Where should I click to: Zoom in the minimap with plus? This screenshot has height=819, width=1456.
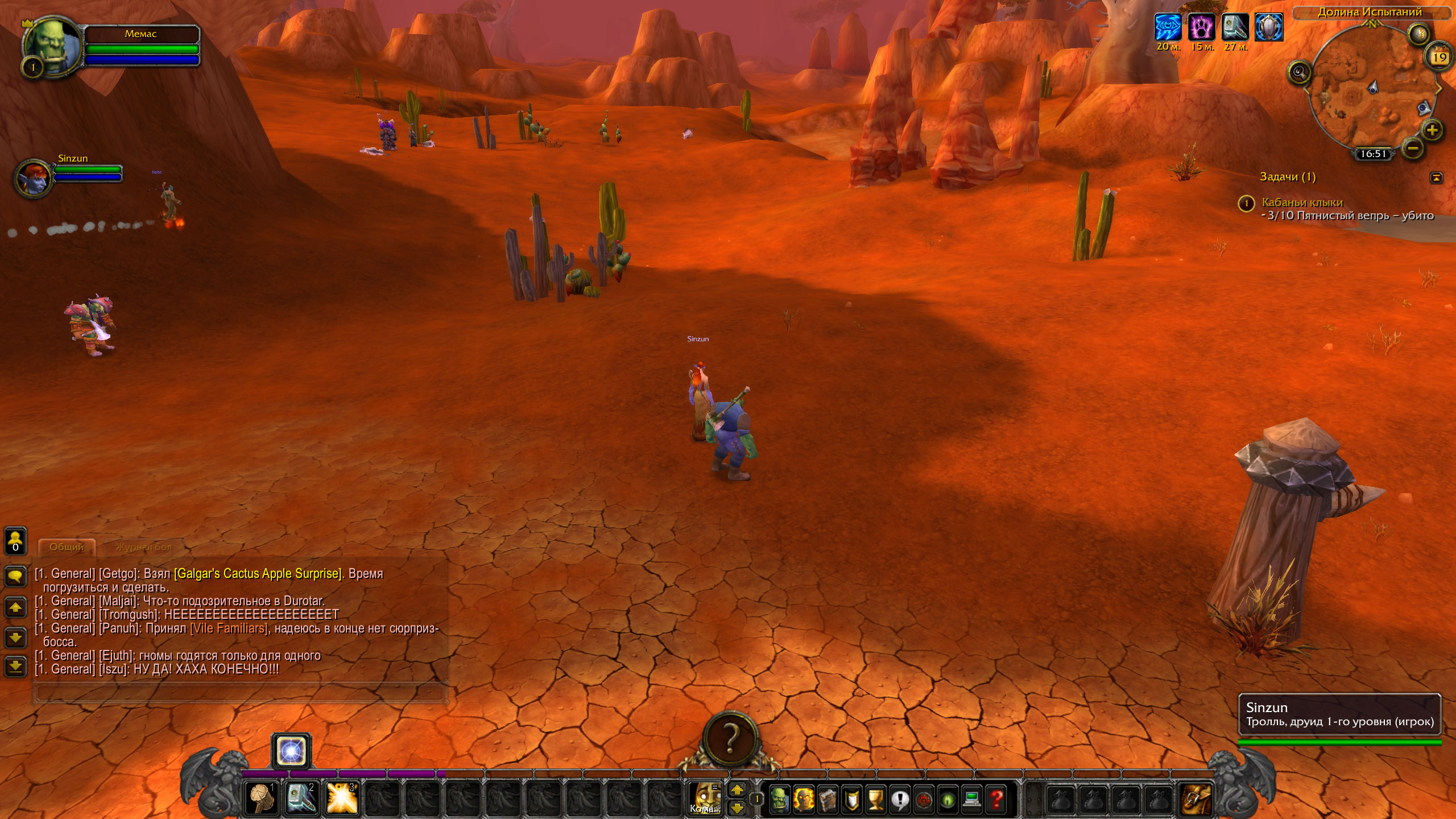[x=1432, y=130]
